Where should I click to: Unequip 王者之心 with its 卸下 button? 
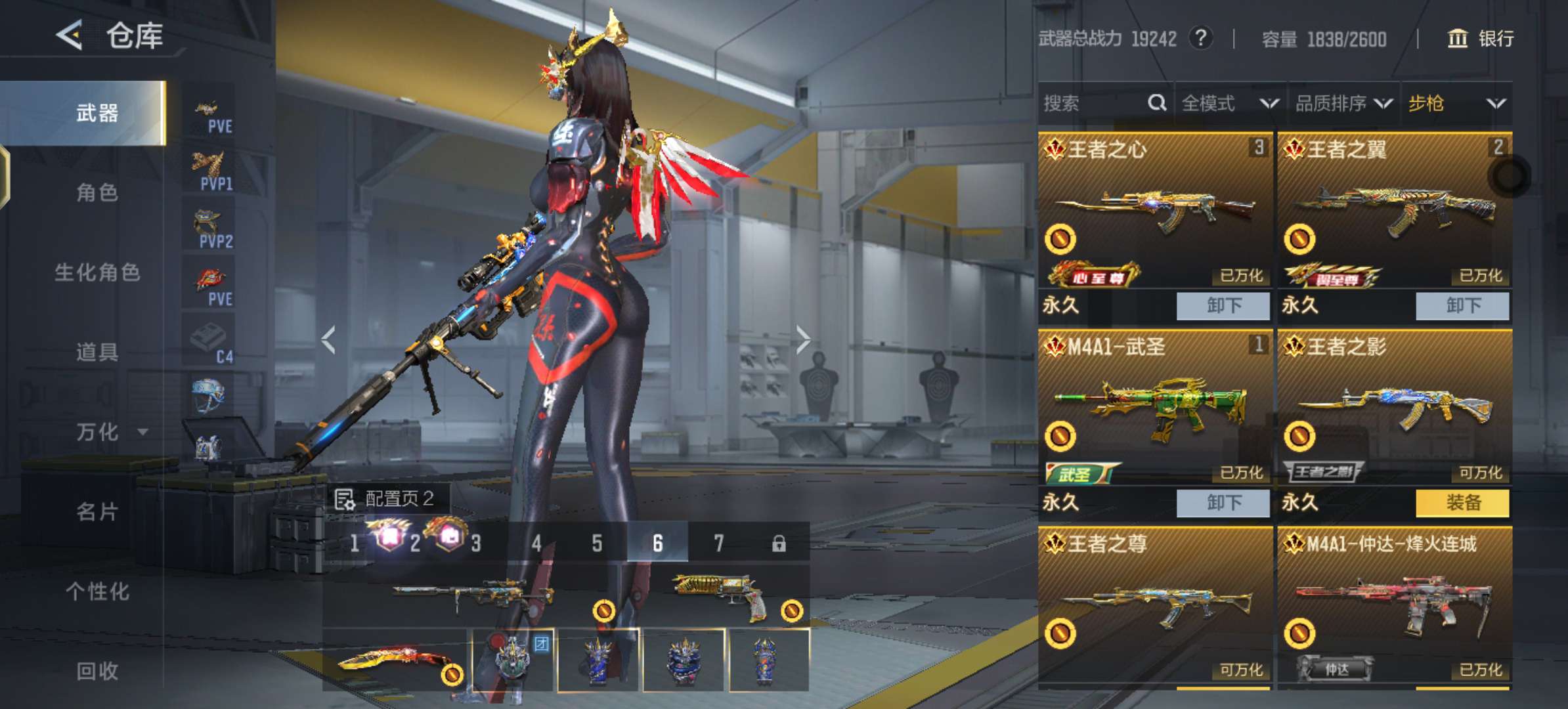pyautogui.click(x=1223, y=306)
